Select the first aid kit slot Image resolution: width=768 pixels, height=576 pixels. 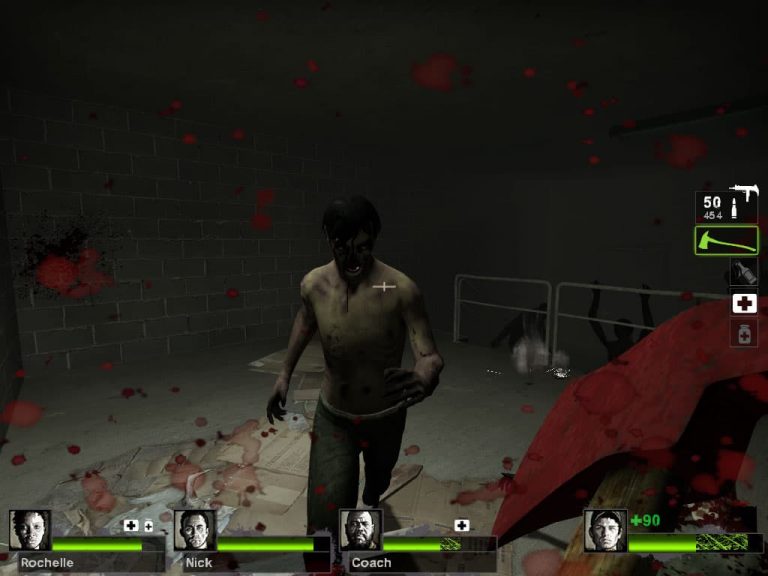(743, 303)
